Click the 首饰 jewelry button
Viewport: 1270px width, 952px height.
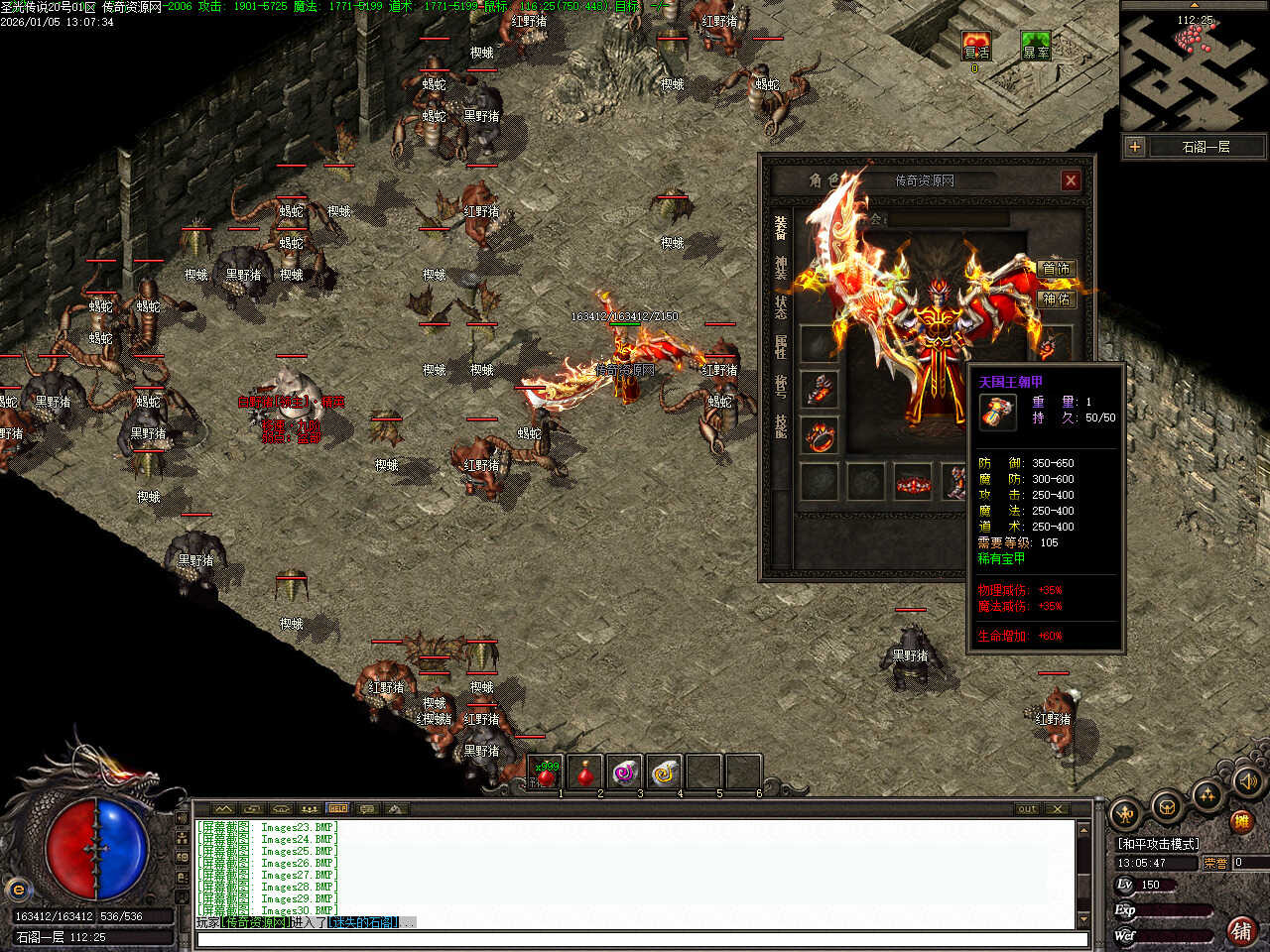coord(1056,269)
